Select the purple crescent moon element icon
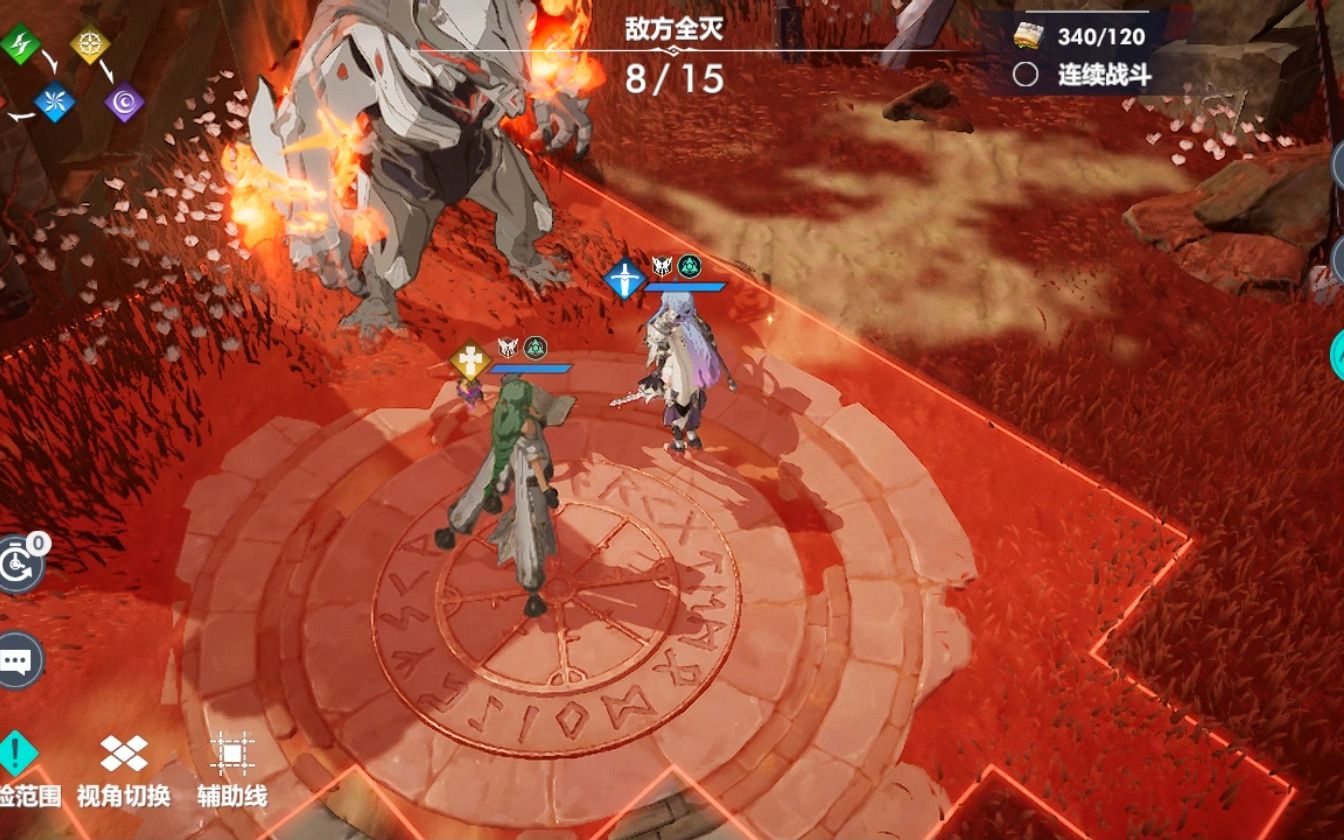The width and height of the screenshot is (1344, 840). coord(125,102)
